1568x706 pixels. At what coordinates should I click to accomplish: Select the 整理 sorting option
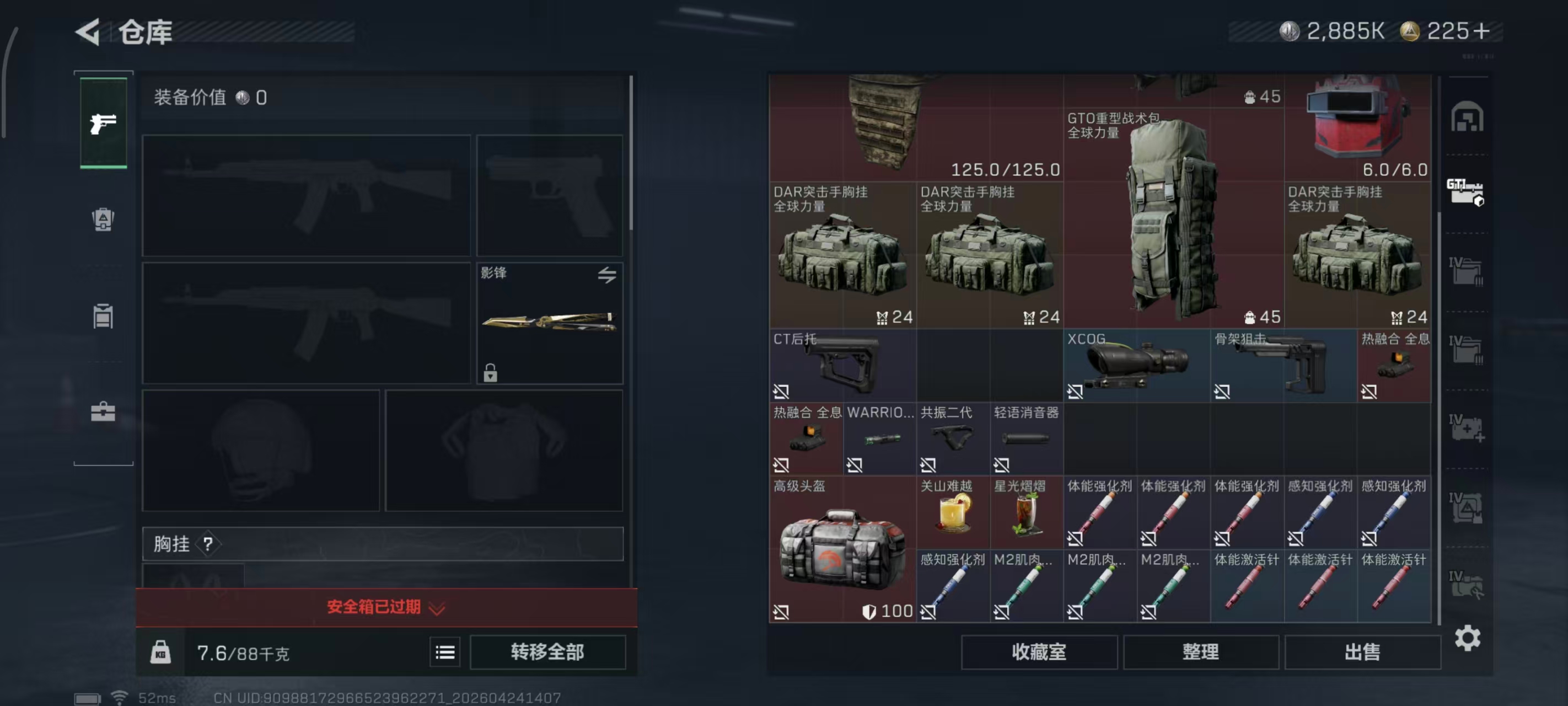click(x=1201, y=652)
